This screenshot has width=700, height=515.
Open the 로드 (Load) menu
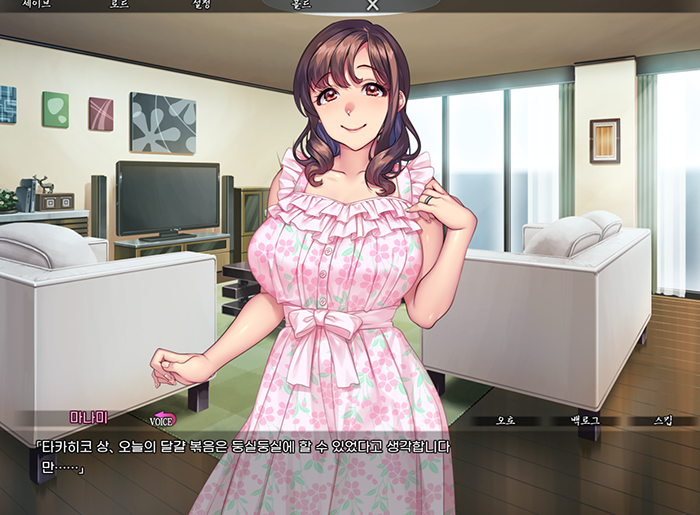coord(119,5)
